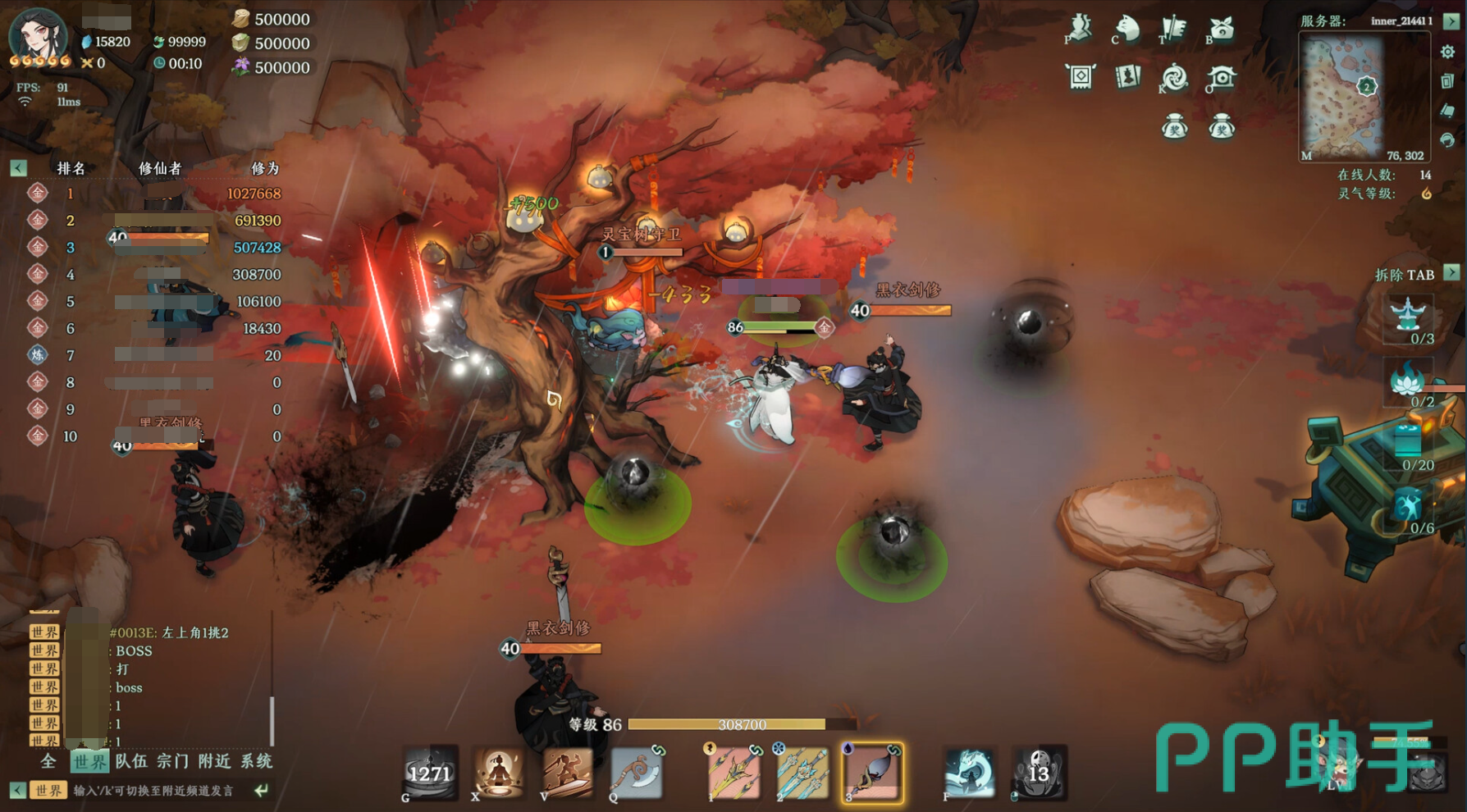Open the banner flag icon
The height and width of the screenshot is (812, 1467).
click(x=1174, y=29)
